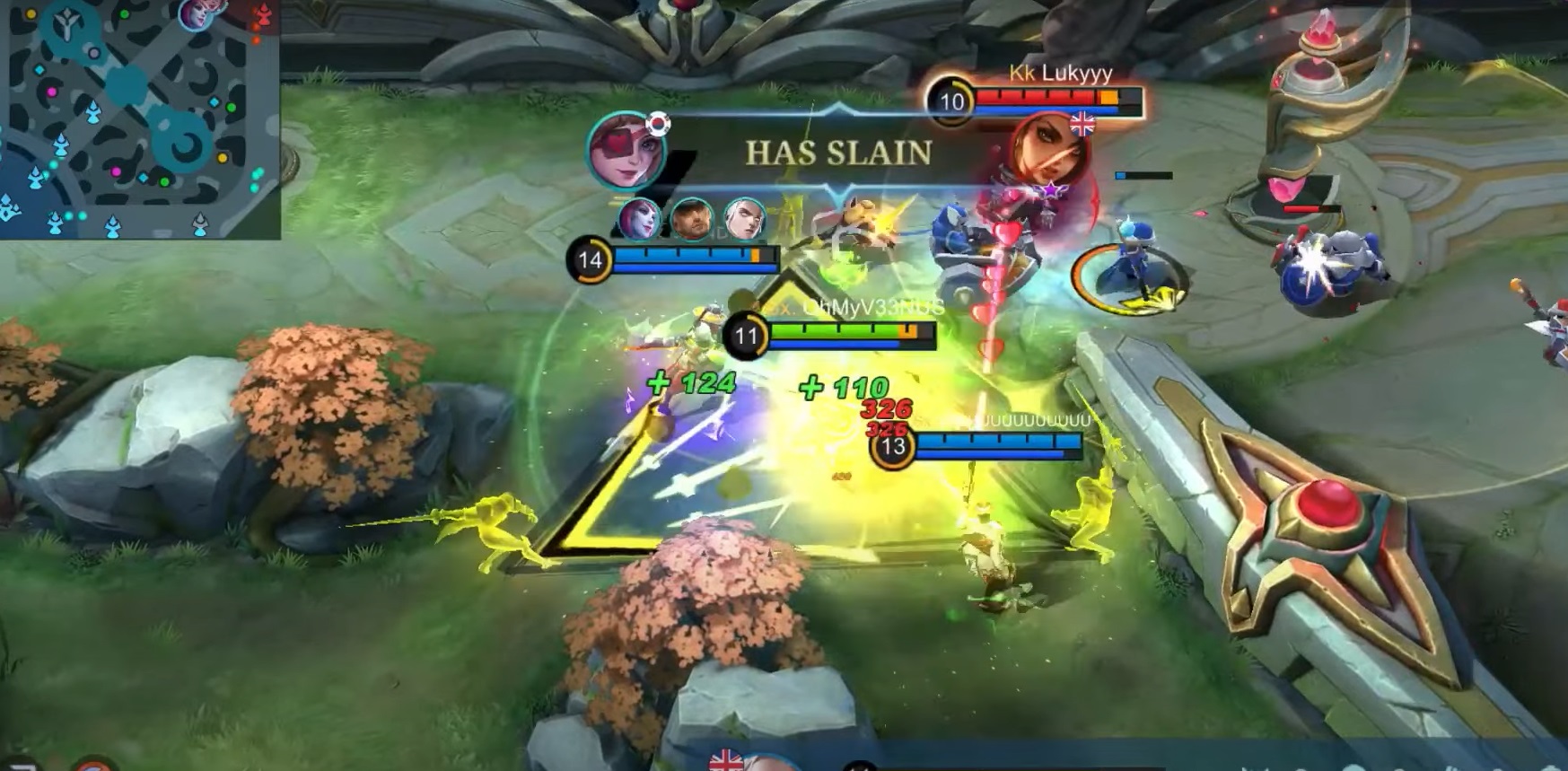Viewport: 1568px width, 771px height.
Task: Tap the green gem dot on the minimap
Action: 230,108
